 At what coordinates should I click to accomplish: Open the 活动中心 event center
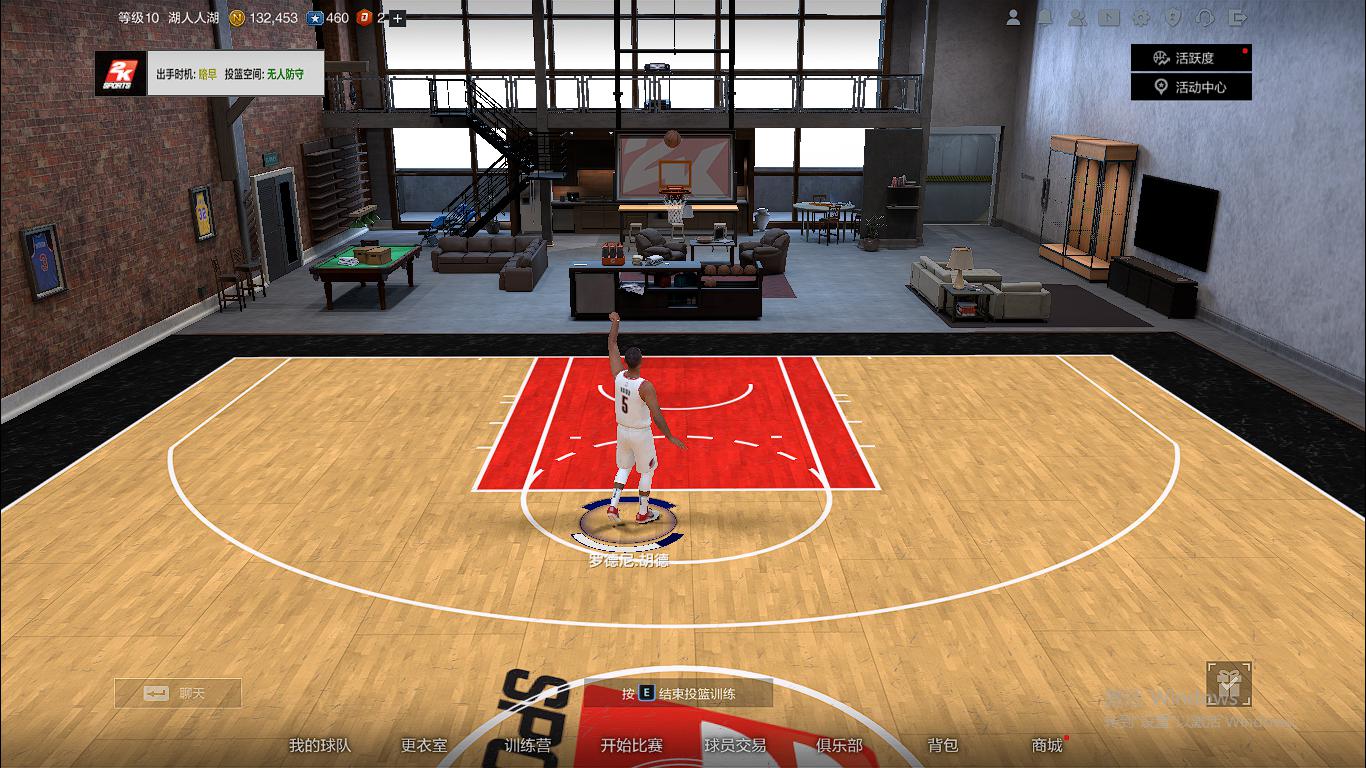click(x=1191, y=86)
